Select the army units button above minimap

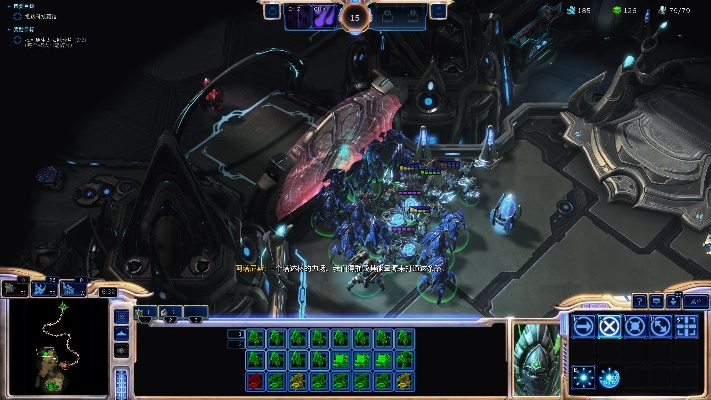point(44,288)
